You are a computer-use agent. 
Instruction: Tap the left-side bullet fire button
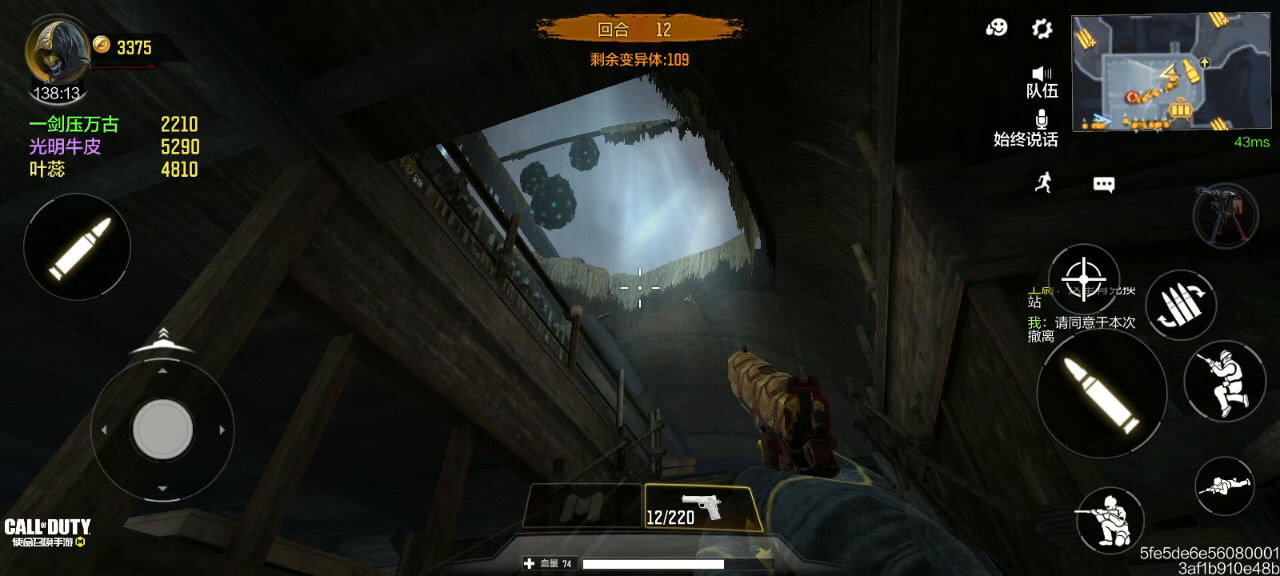click(x=77, y=246)
